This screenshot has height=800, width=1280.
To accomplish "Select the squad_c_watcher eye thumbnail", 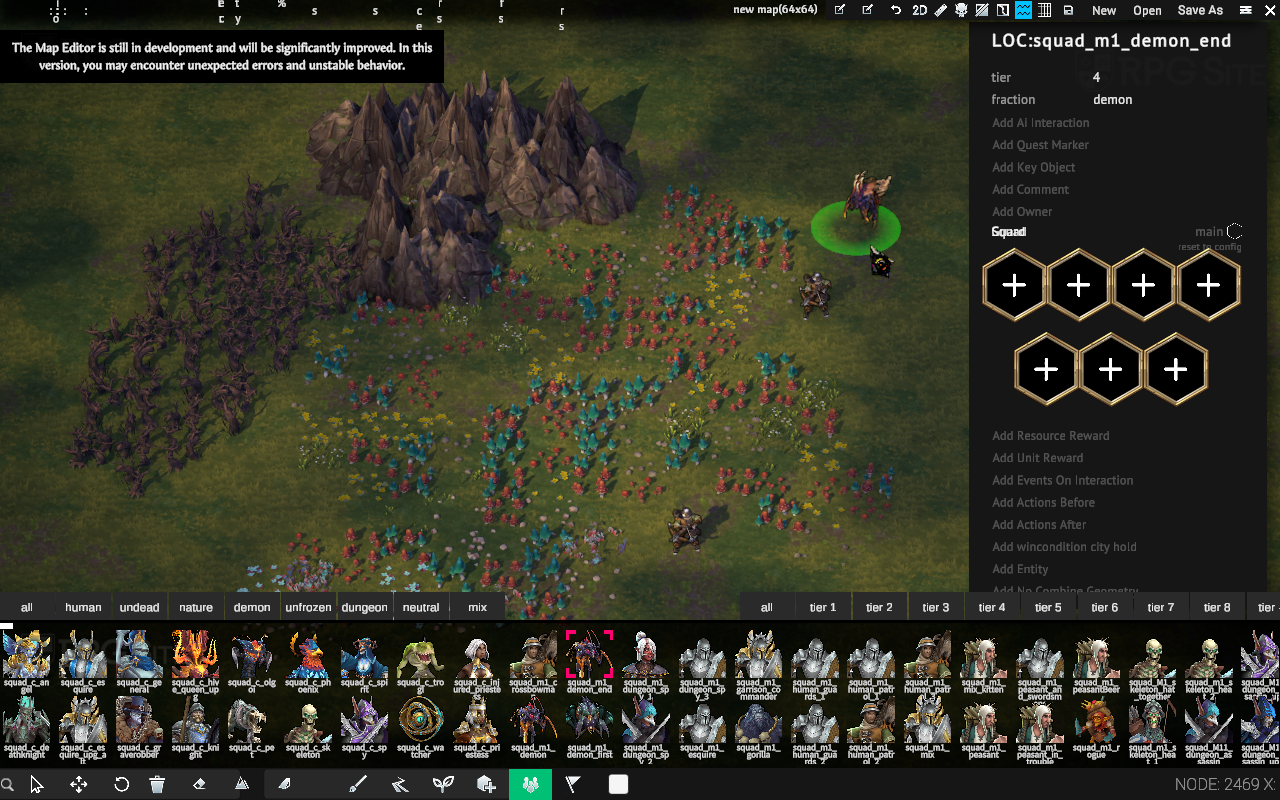I will click(x=420, y=722).
